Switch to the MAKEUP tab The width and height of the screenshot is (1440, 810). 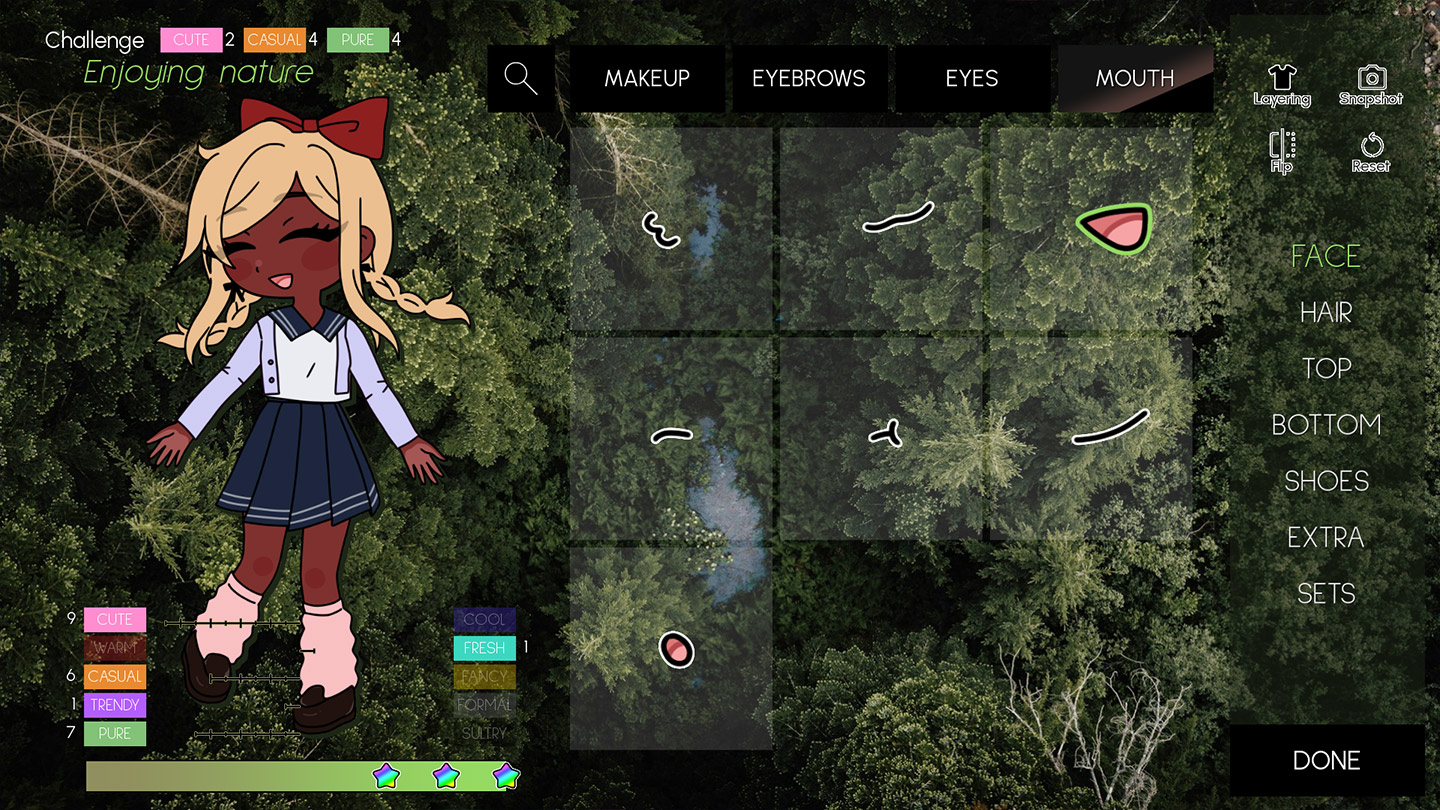pyautogui.click(x=647, y=78)
